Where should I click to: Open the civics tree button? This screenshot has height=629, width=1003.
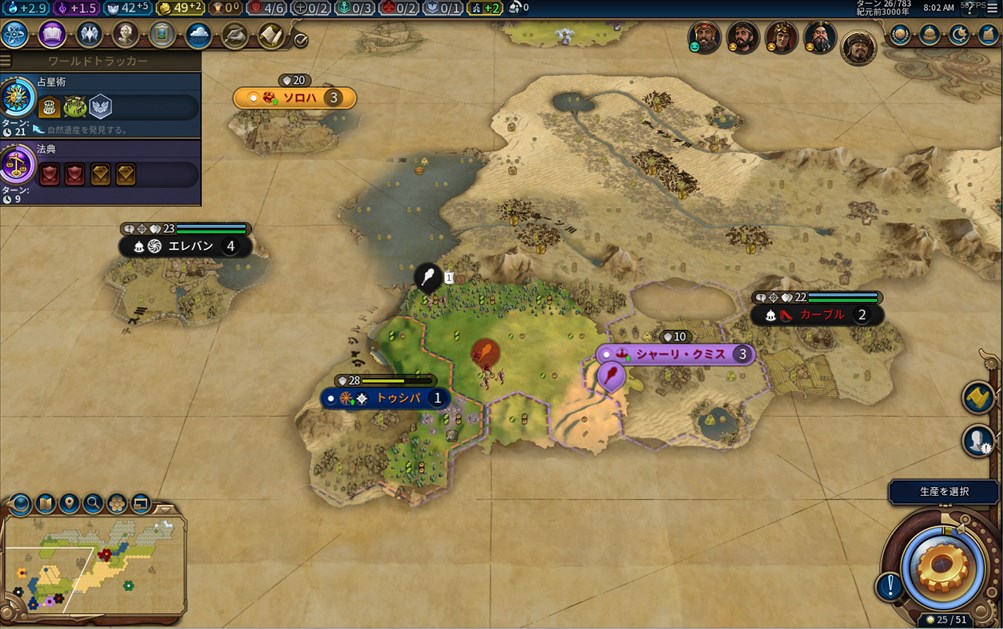point(52,35)
